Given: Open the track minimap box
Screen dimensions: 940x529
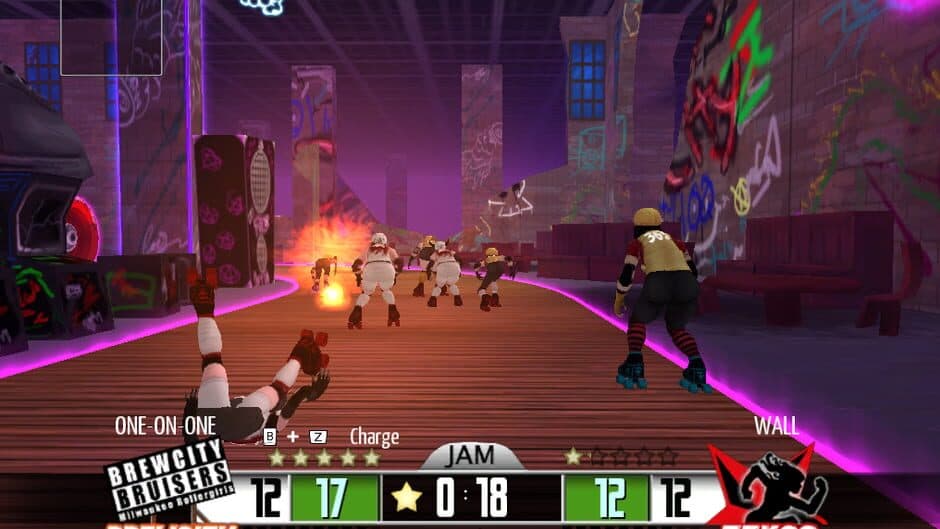Looking at the screenshot, I should coord(97,37).
